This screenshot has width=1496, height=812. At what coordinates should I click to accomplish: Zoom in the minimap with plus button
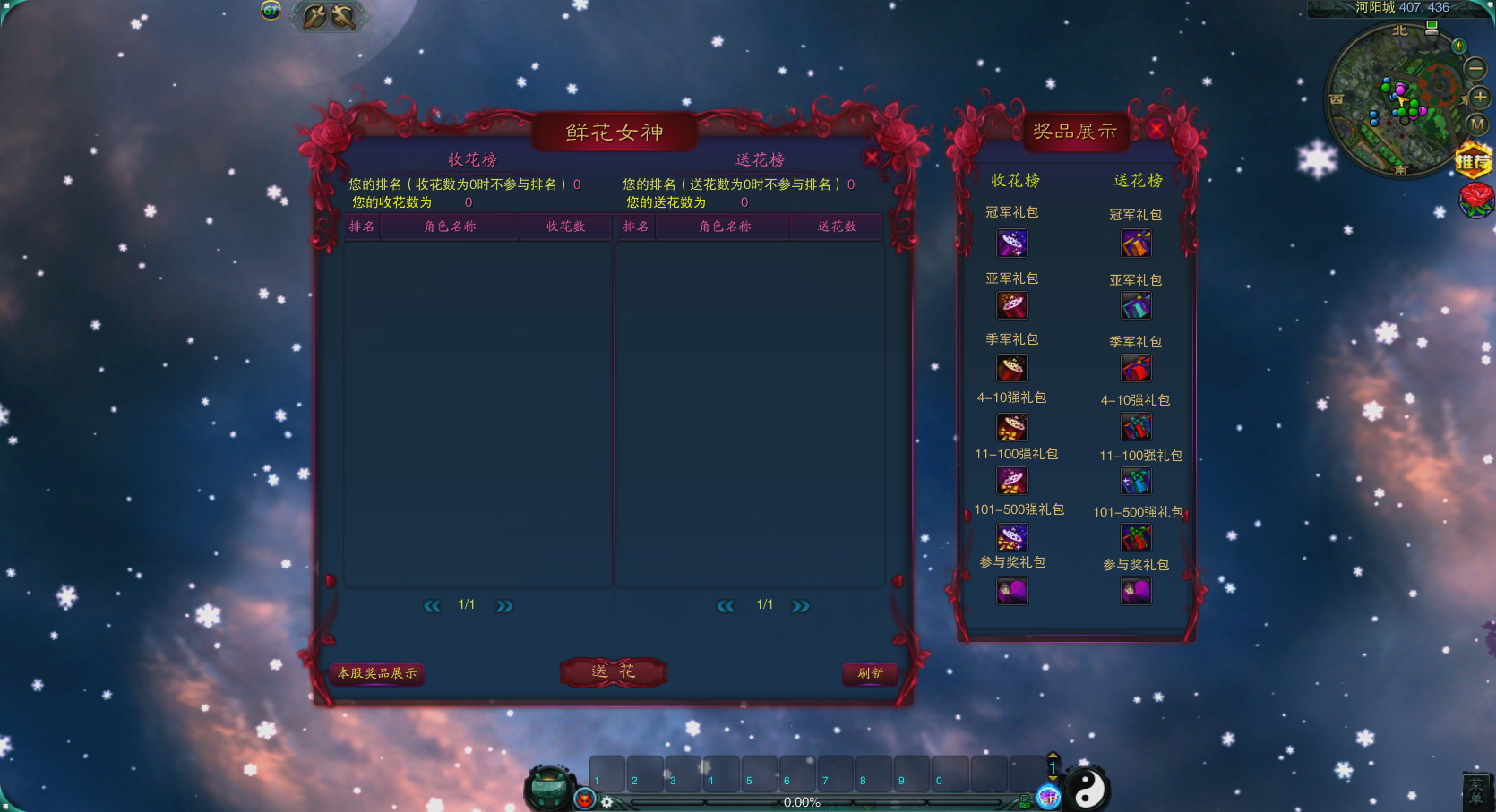[1480, 97]
